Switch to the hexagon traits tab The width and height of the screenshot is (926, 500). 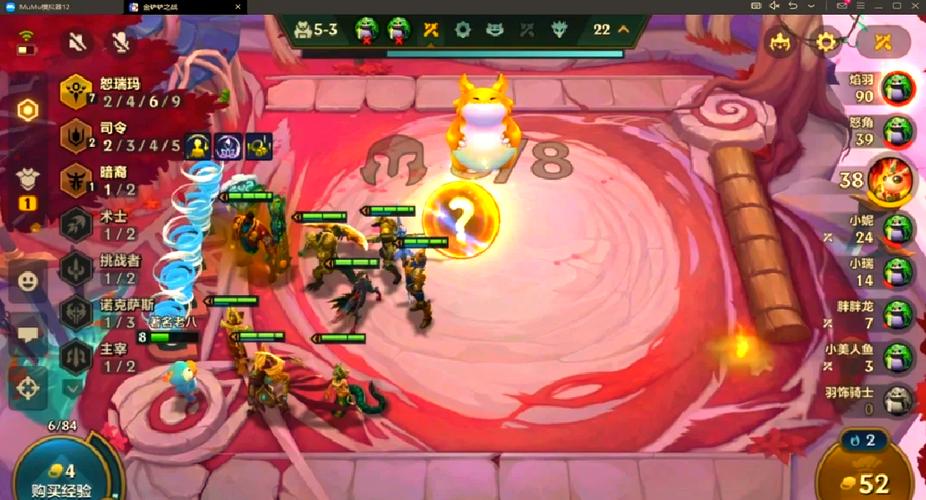28,110
